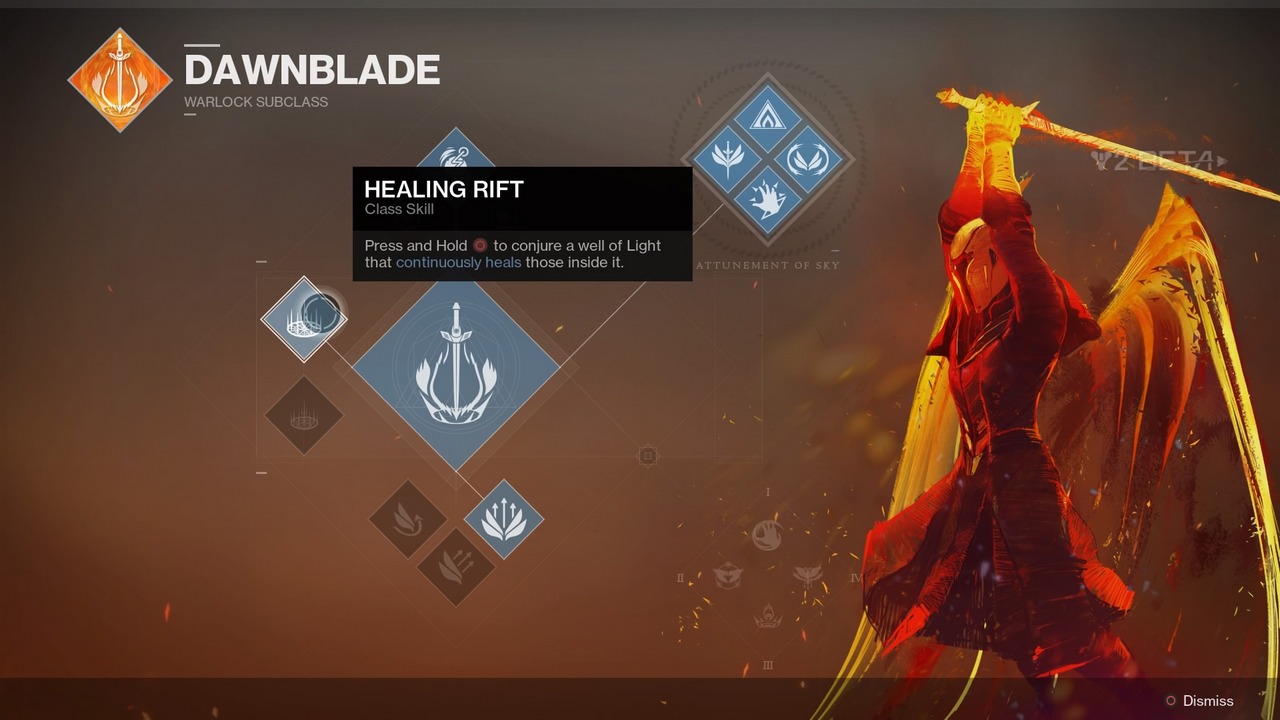Screen dimensions: 1280x720
Task: Select the Empowering Rift class skill
Action: pyautogui.click(x=303, y=418)
